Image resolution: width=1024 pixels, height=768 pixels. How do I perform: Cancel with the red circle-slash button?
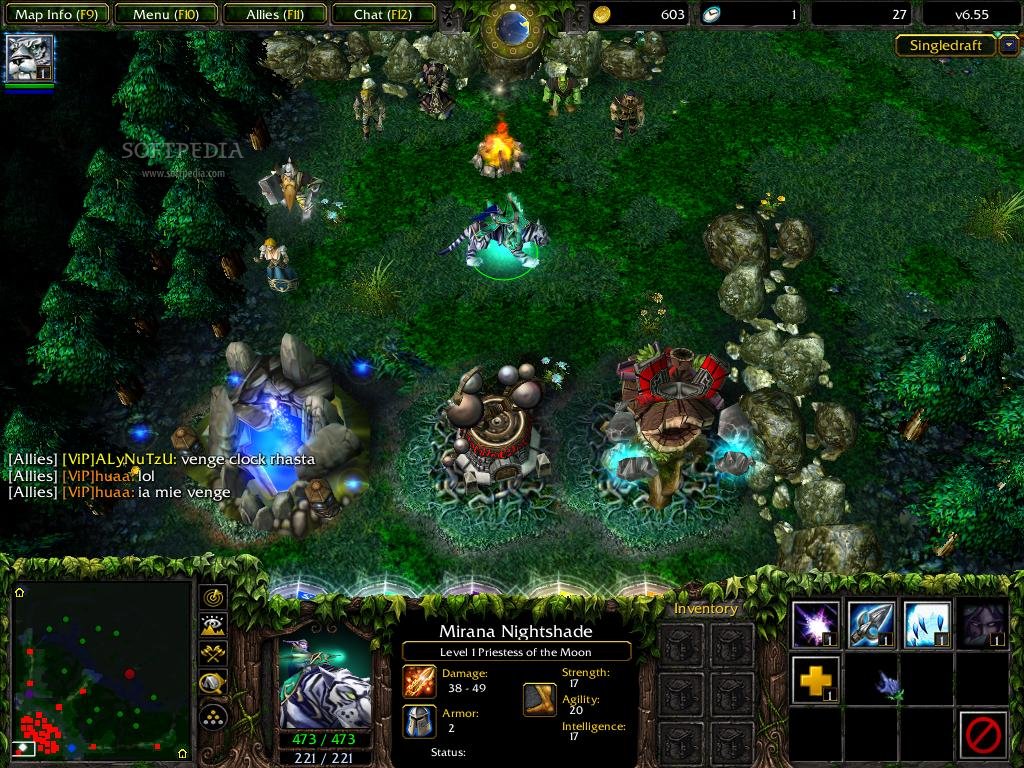(x=982, y=735)
